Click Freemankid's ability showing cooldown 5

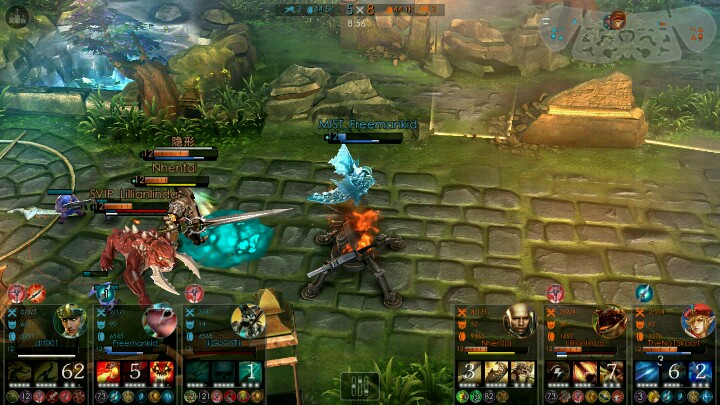click(x=135, y=373)
